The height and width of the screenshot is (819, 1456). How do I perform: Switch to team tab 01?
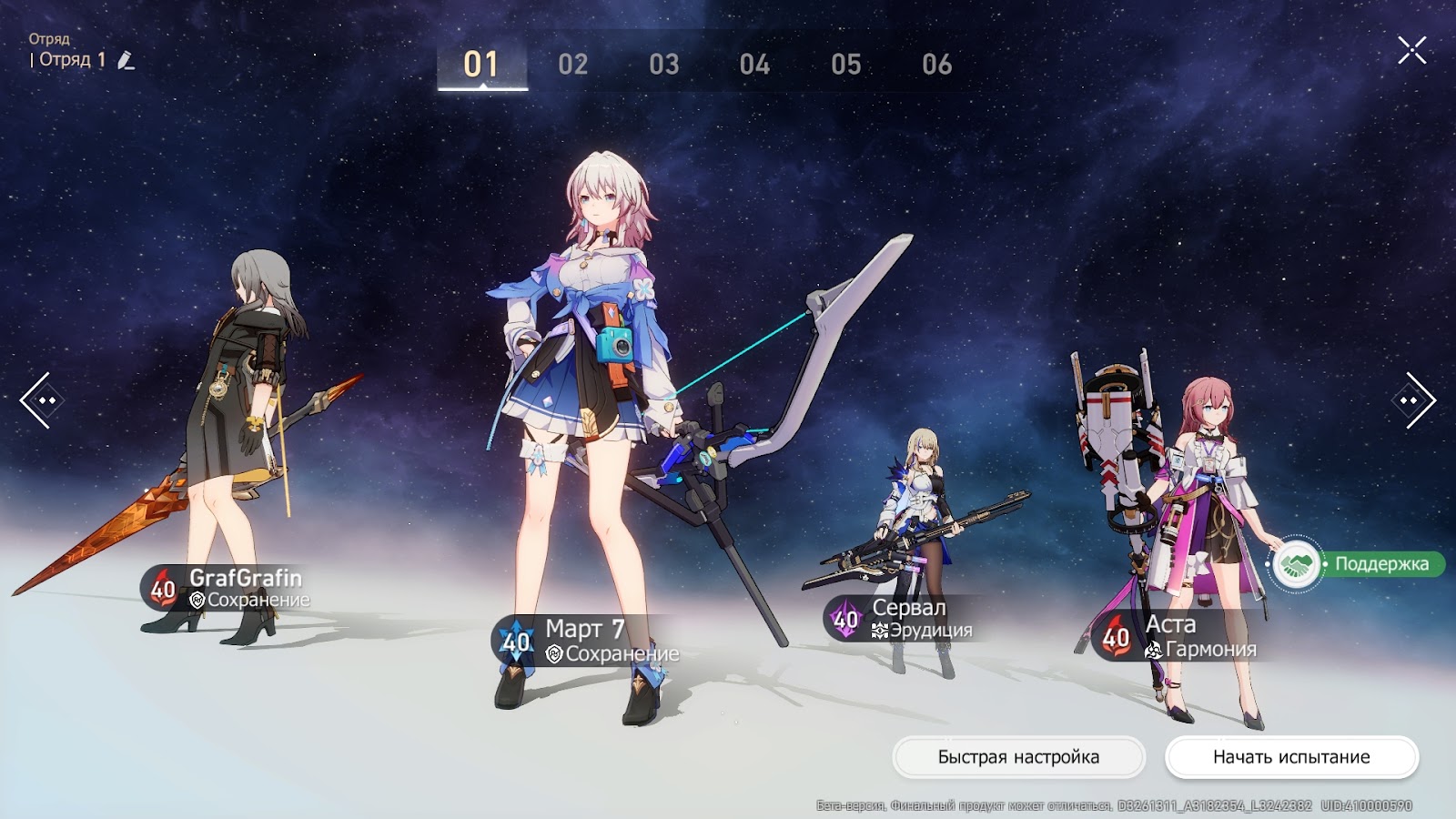point(481,64)
